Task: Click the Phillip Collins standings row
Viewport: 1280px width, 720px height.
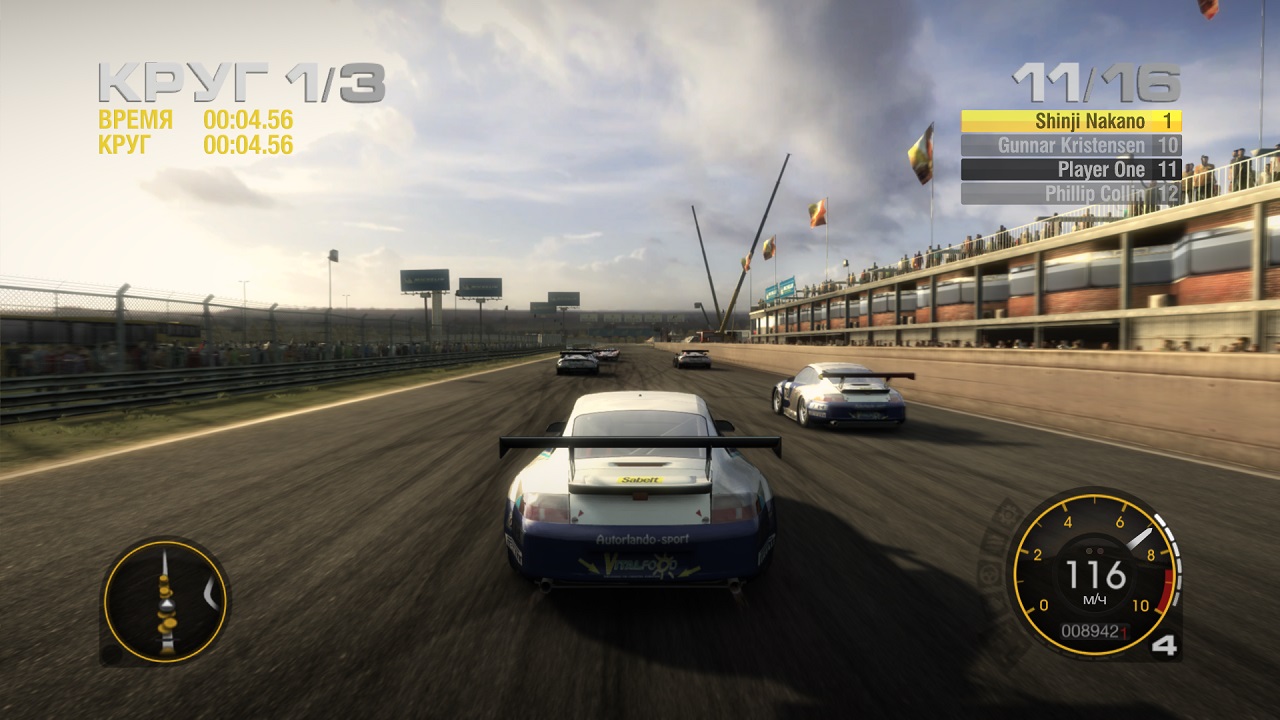Action: 1071,193
